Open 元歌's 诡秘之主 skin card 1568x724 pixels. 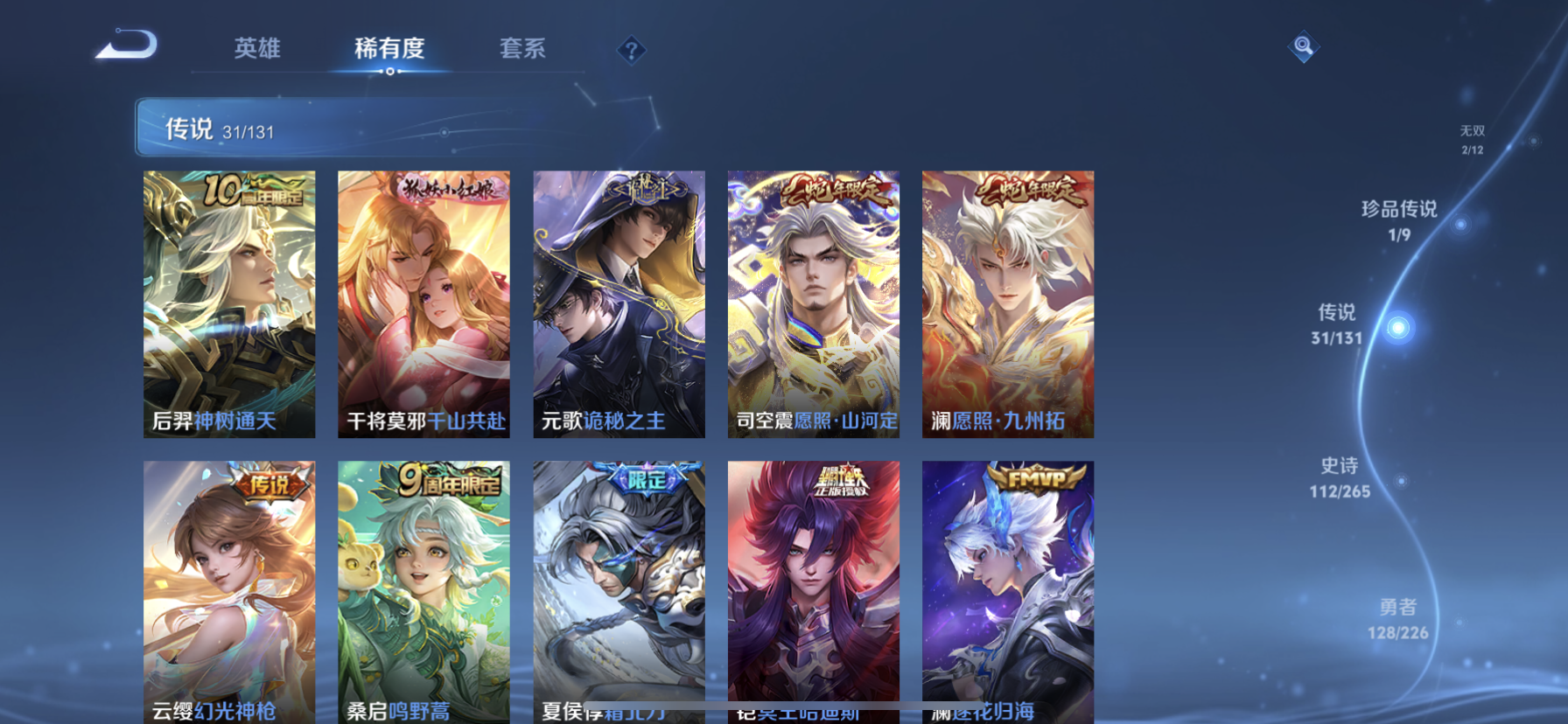(x=618, y=304)
